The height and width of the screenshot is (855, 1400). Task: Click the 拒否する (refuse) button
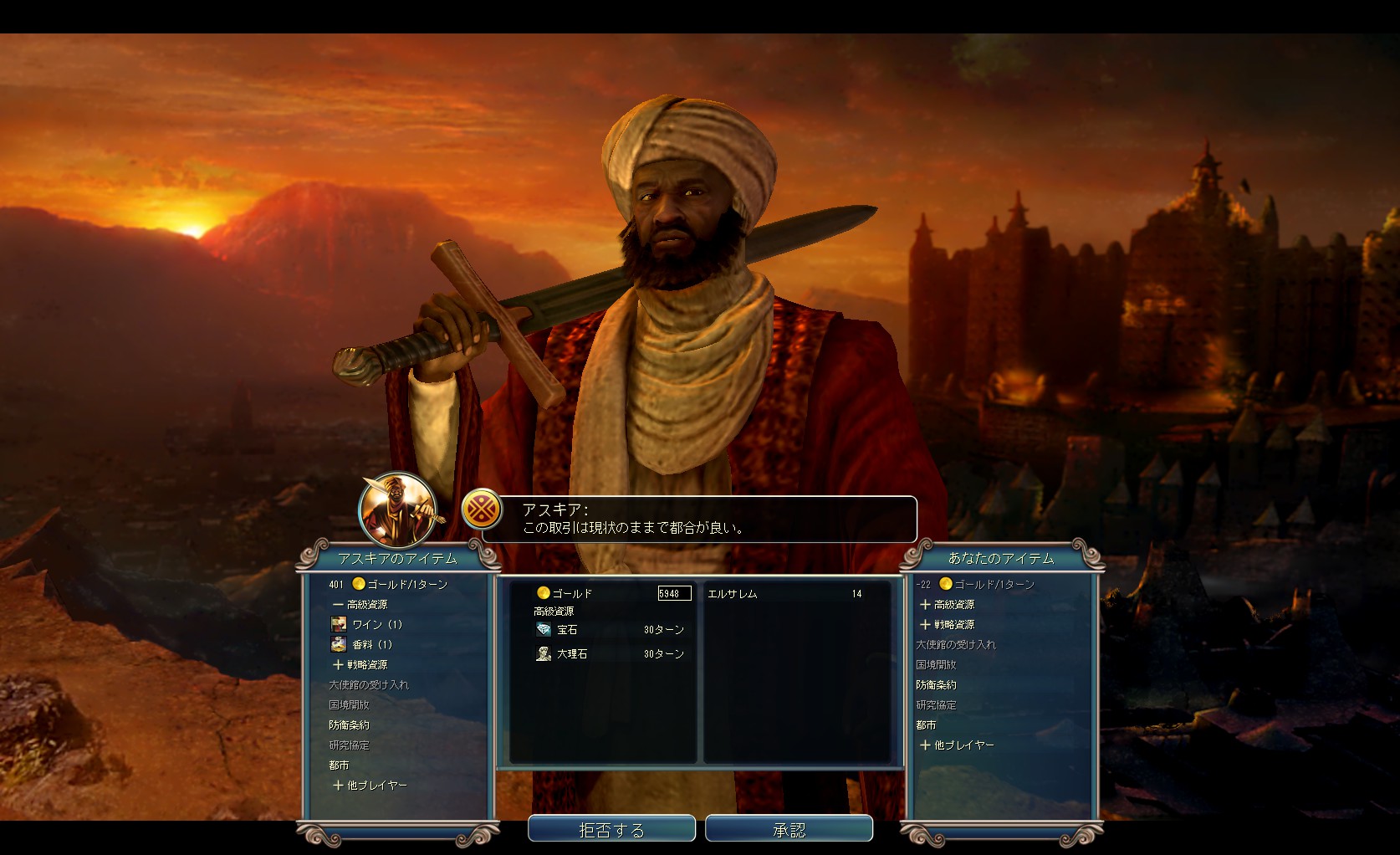(x=611, y=829)
